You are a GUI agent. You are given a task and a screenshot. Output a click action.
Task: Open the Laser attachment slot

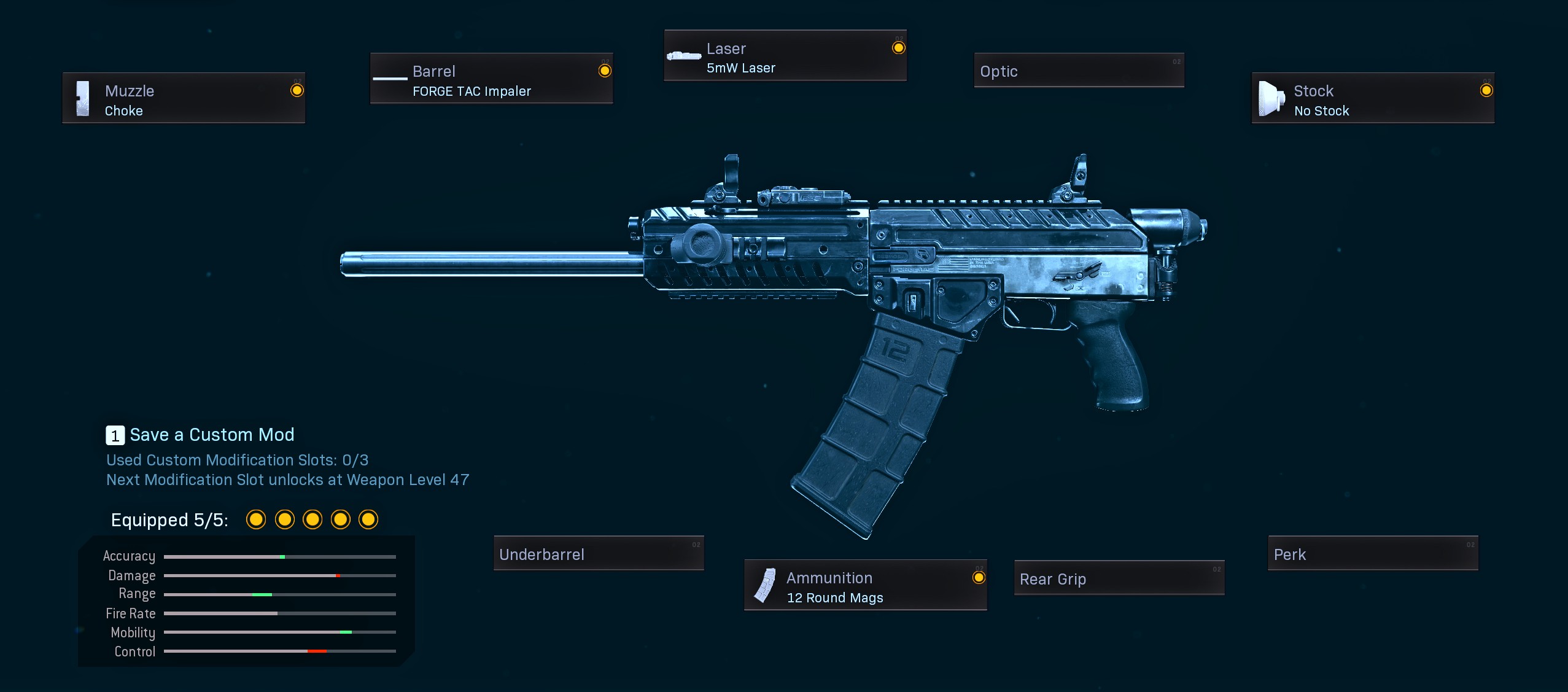click(785, 56)
